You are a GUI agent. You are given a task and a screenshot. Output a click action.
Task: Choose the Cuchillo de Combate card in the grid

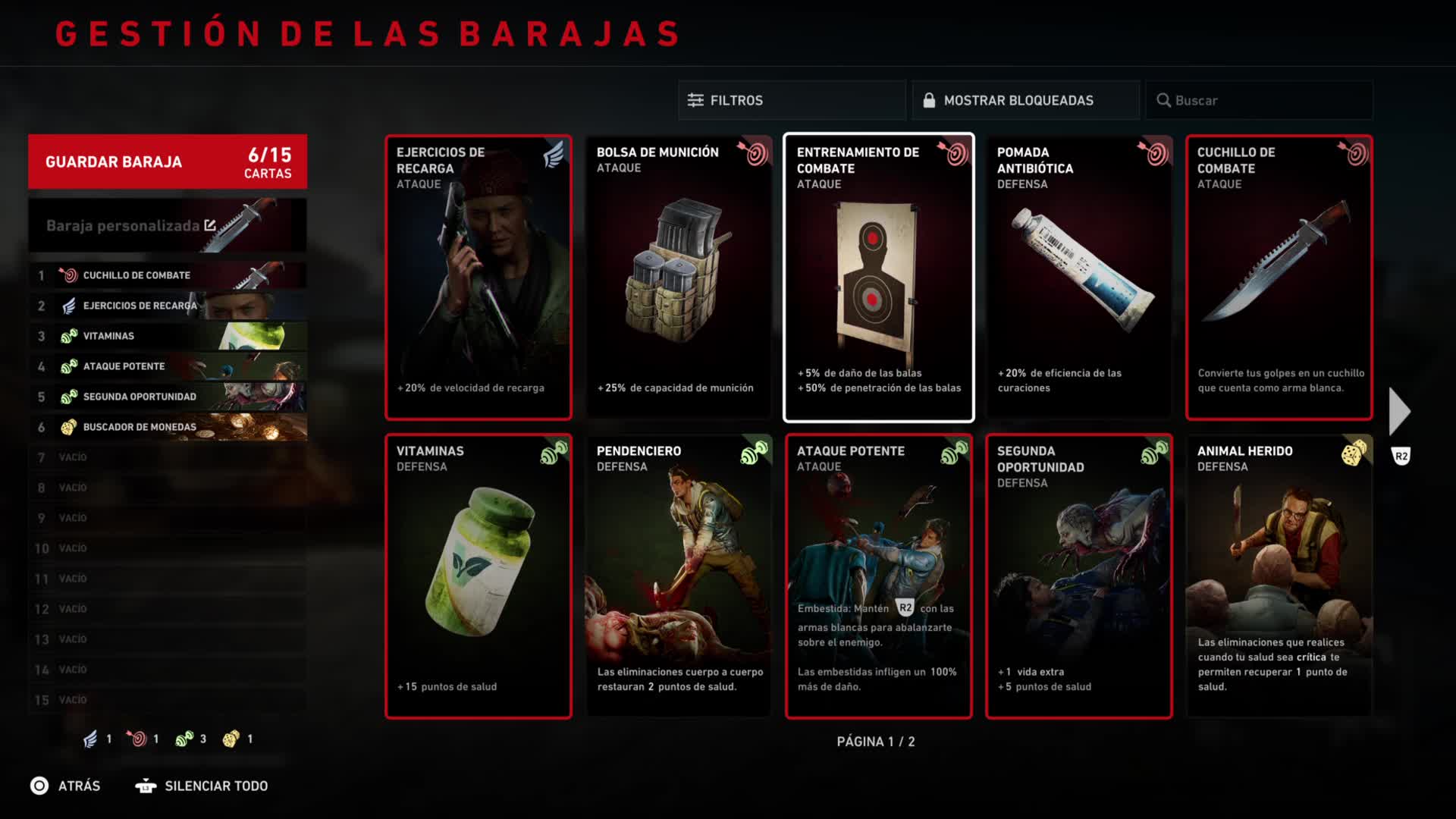click(x=1279, y=278)
